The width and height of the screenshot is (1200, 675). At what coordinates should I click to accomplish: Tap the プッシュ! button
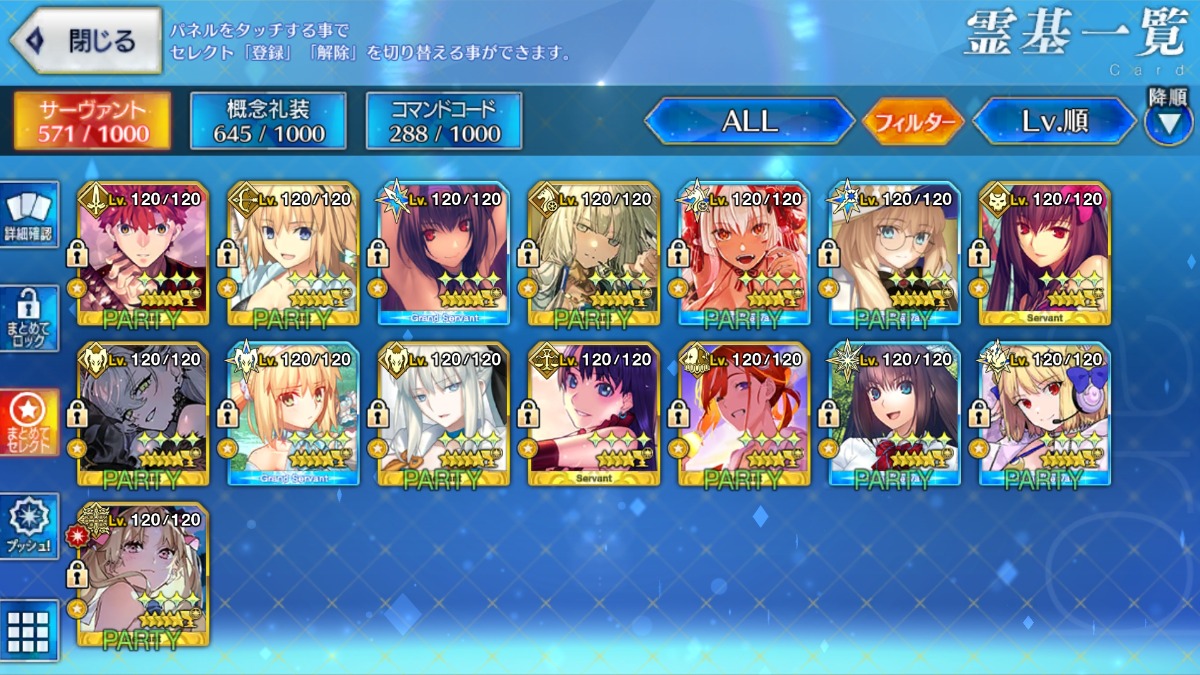pos(28,526)
